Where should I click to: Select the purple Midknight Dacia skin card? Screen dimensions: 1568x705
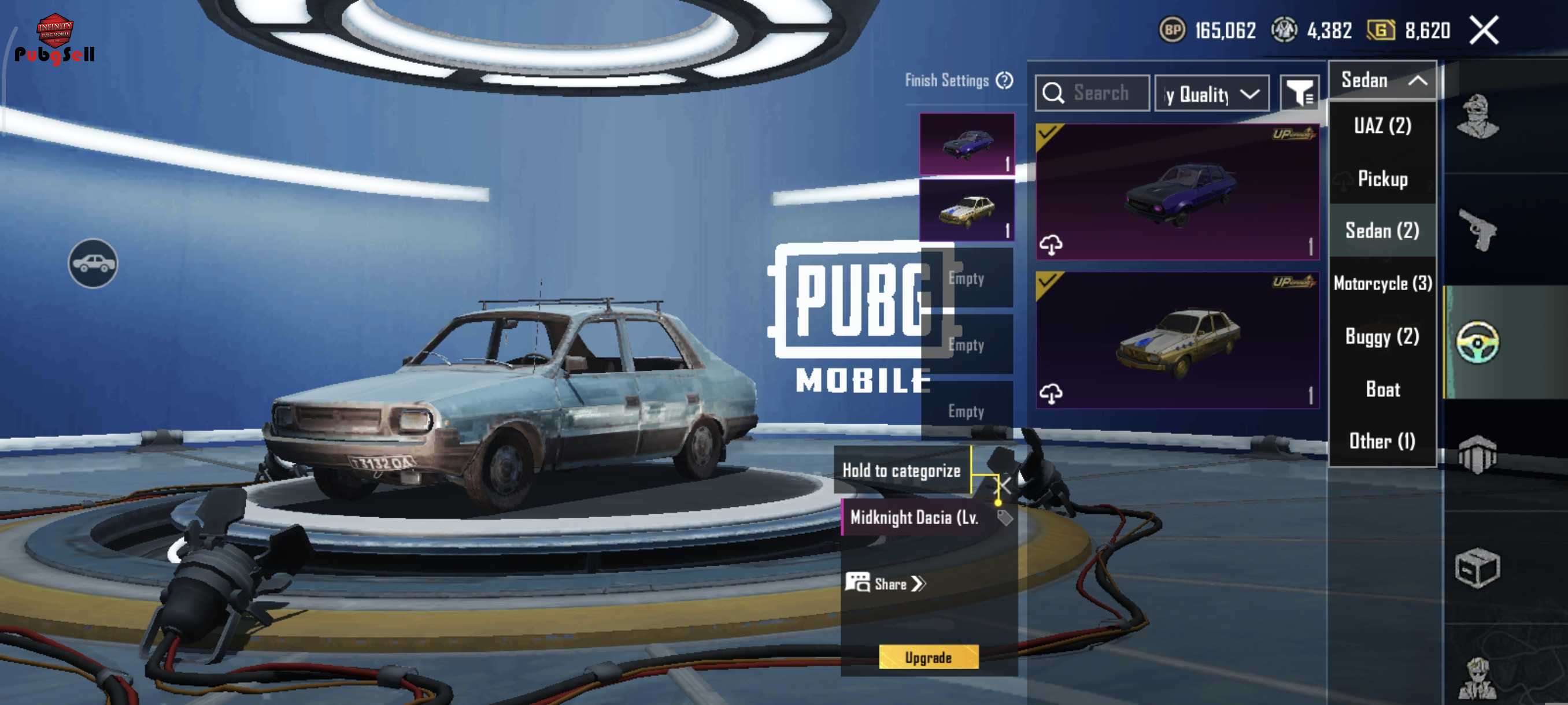point(1177,192)
